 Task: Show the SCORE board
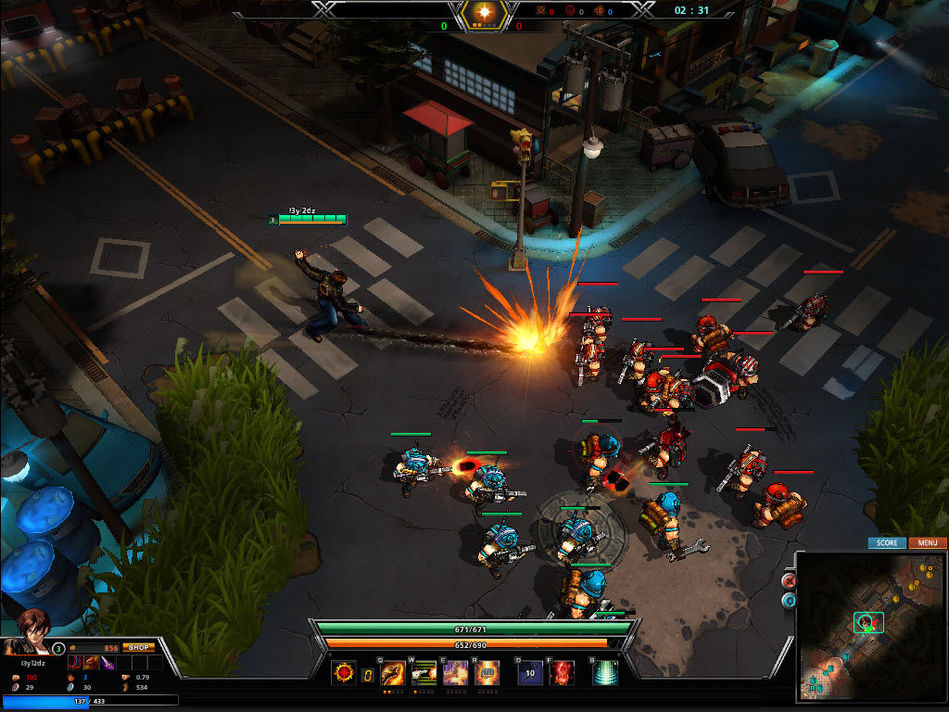[886, 543]
